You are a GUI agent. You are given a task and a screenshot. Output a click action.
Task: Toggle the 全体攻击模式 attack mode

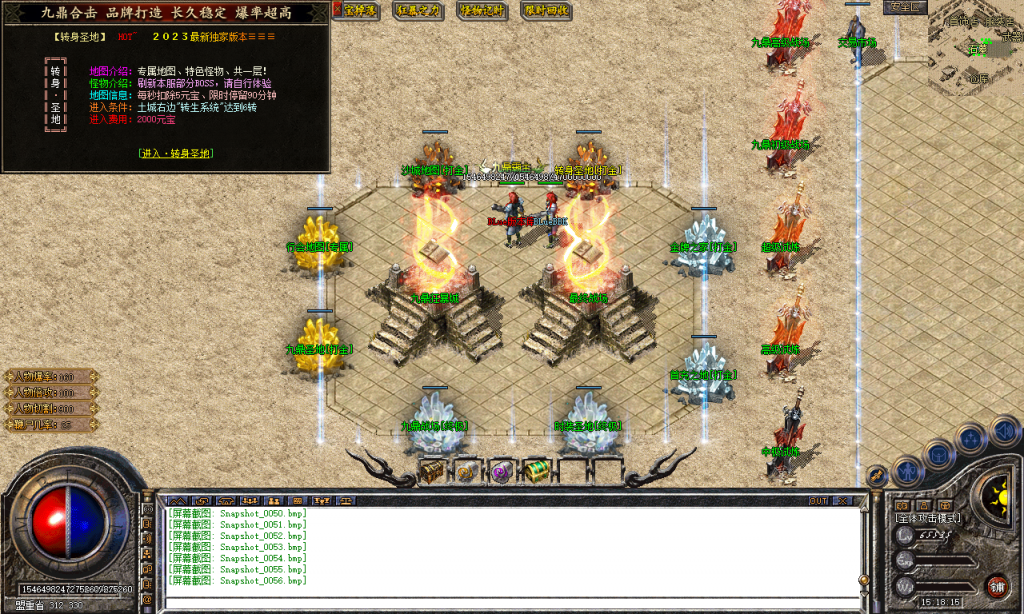(927, 518)
